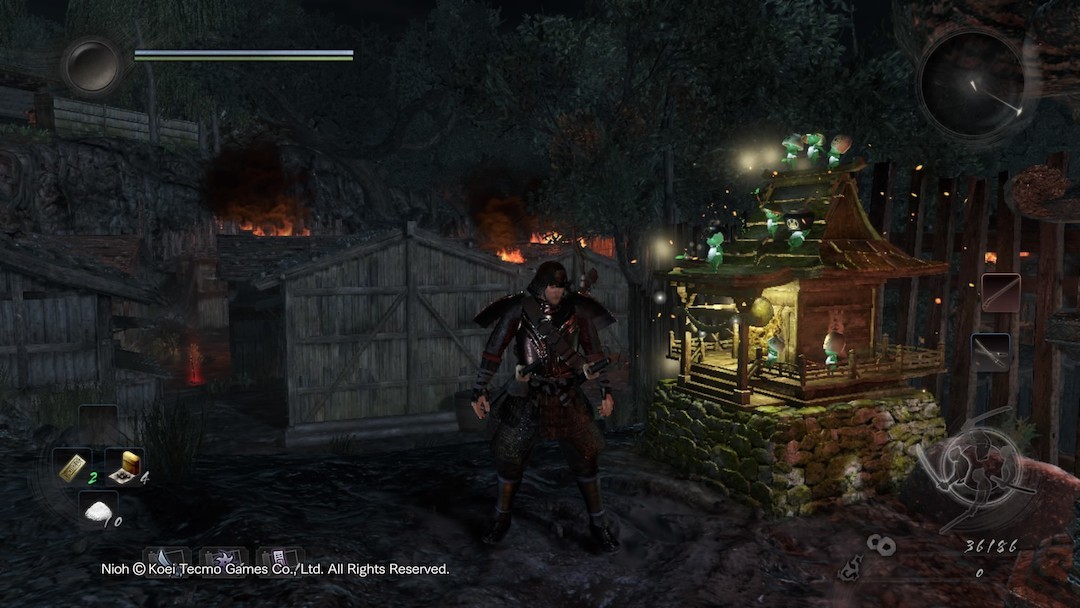
Task: Select the blade shortcut scroll icon
Action: [x=167, y=559]
